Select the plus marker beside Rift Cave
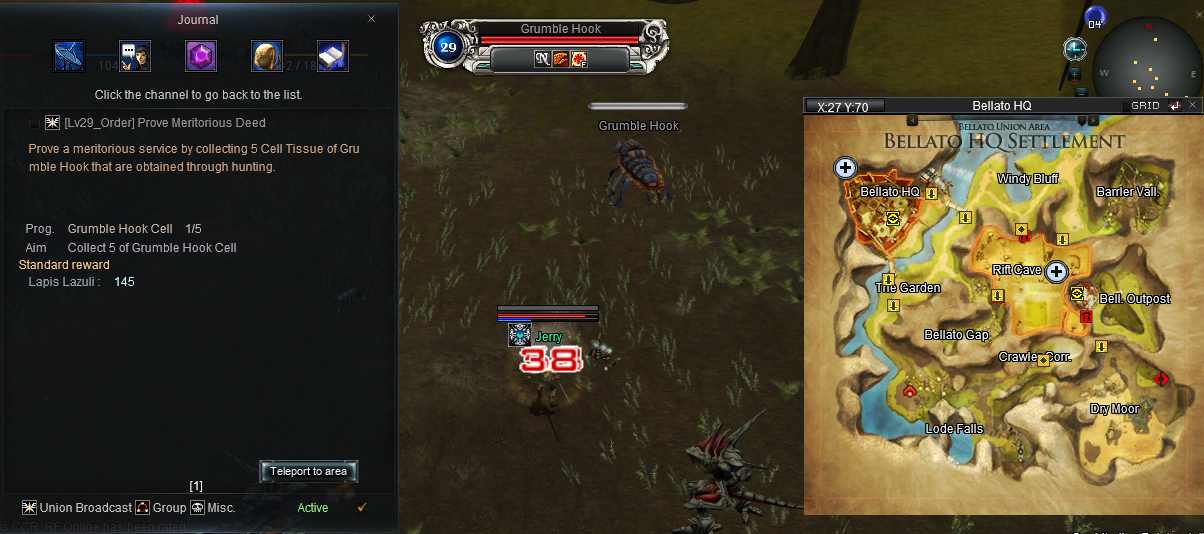 [x=1056, y=271]
